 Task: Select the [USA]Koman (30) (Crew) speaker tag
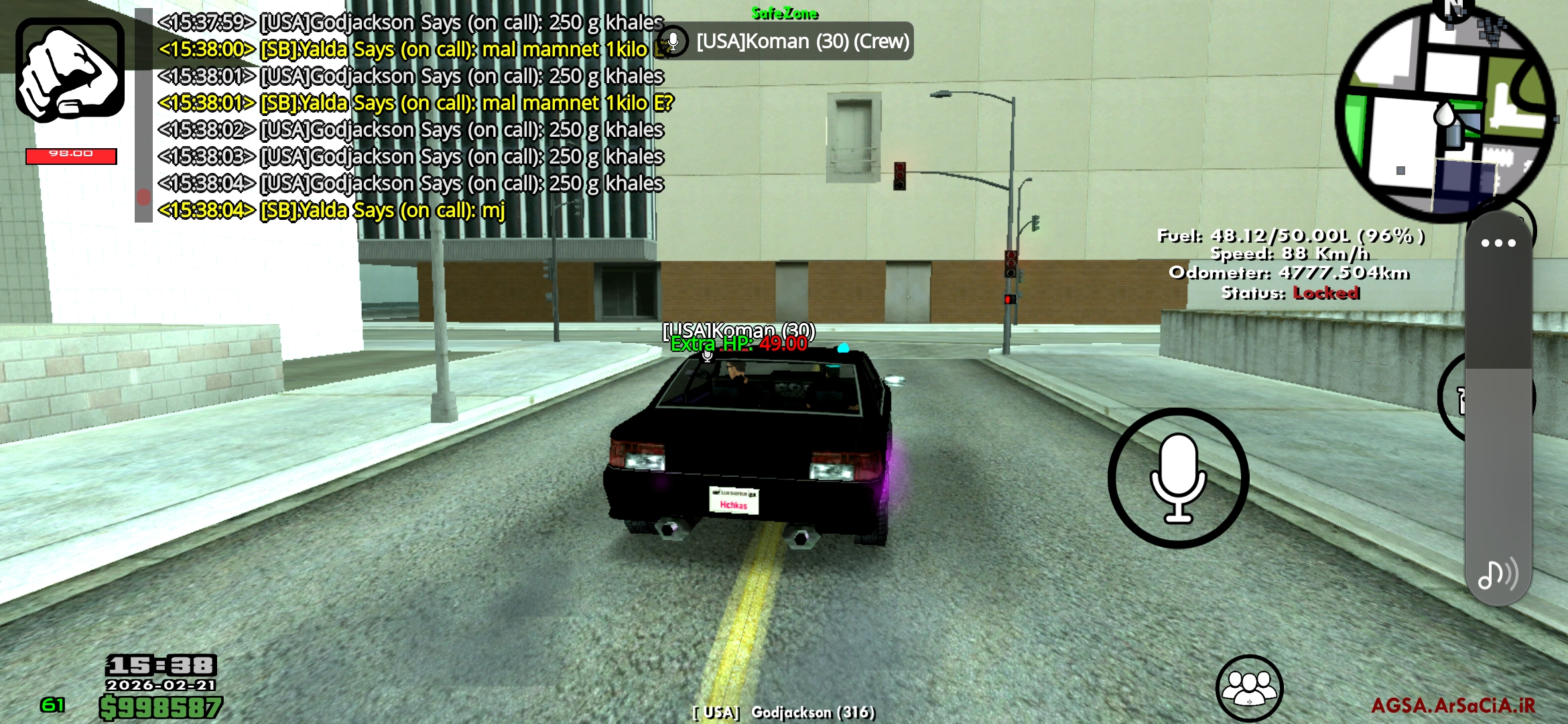785,42
